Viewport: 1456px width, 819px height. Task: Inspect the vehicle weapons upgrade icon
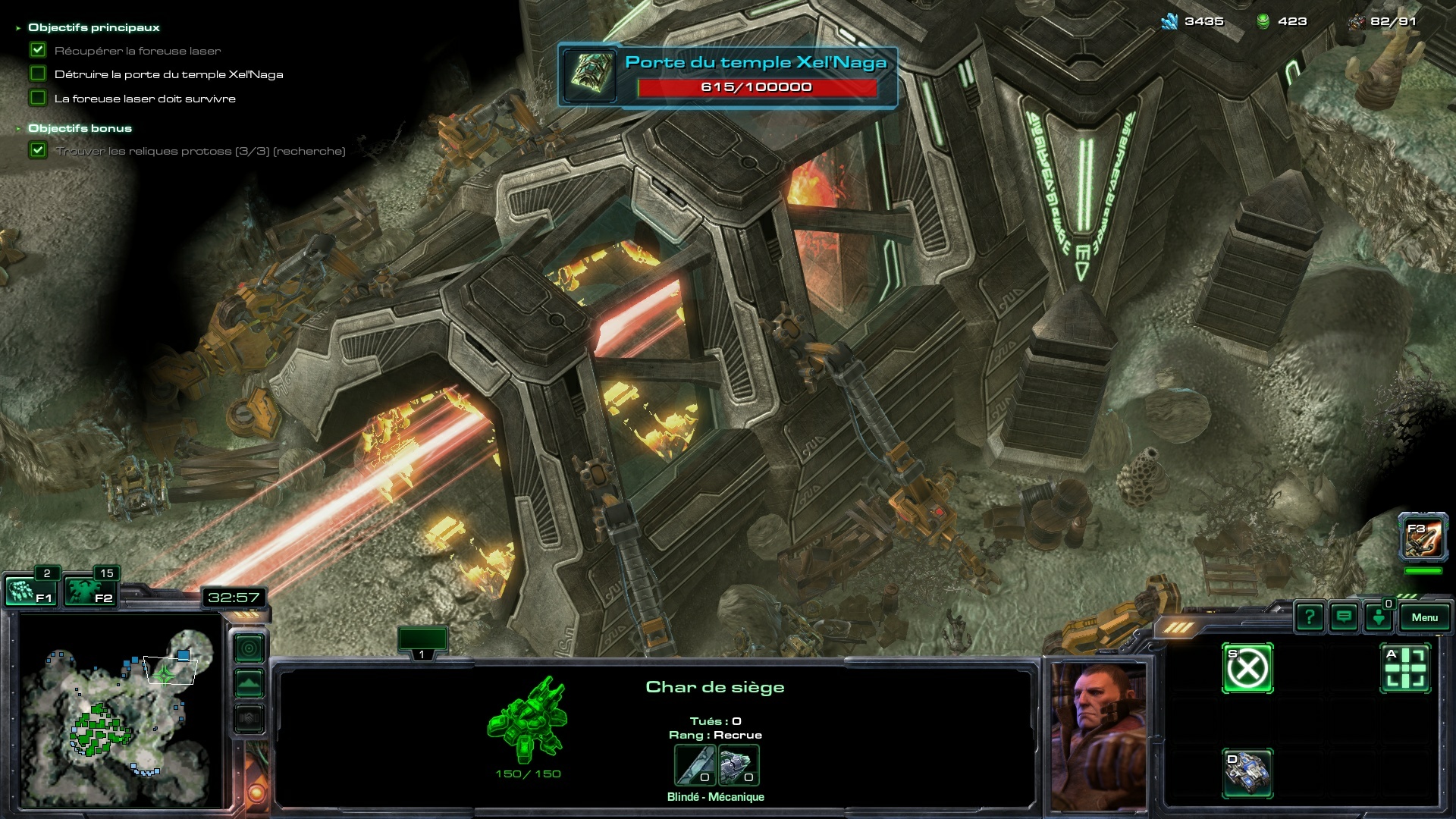pos(695,765)
